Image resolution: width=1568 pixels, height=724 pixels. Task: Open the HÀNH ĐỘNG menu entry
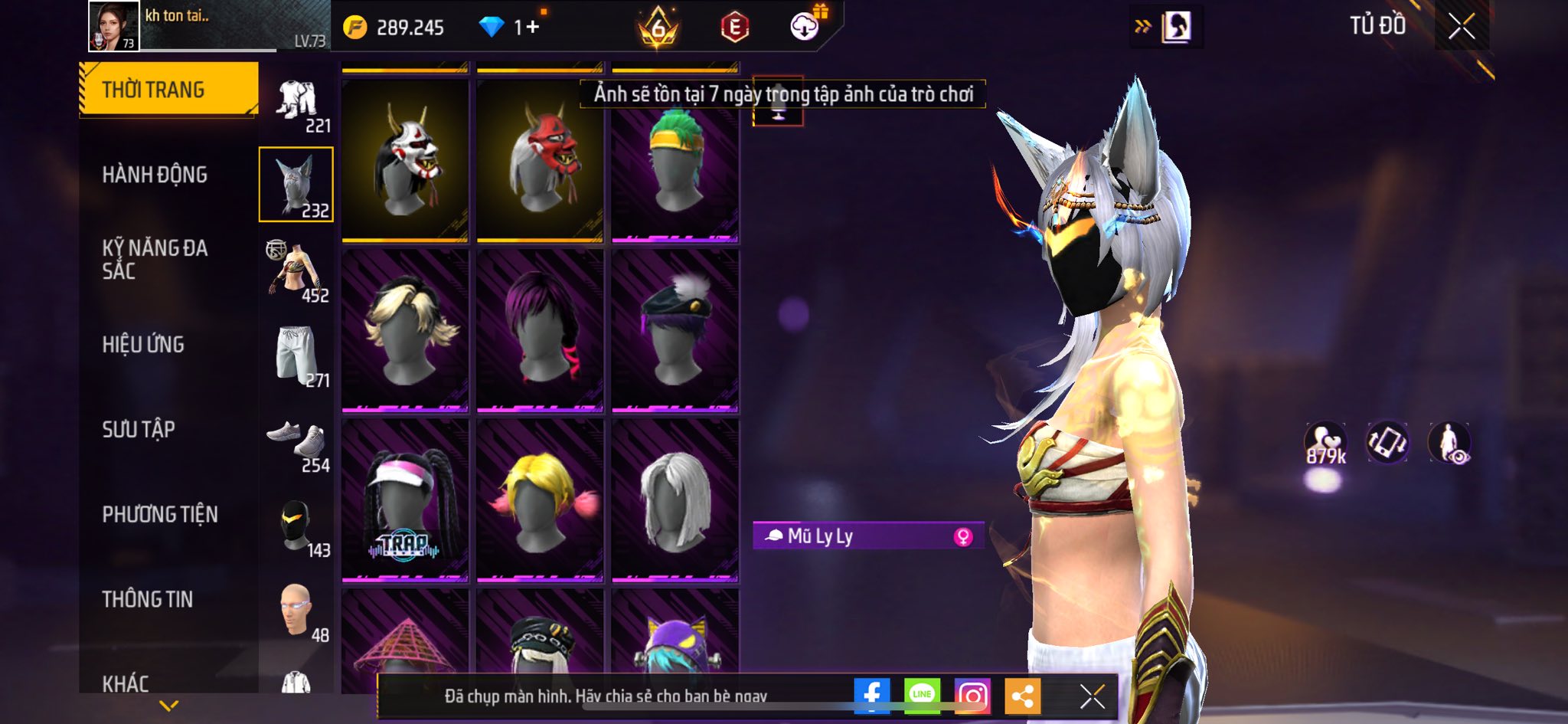pos(155,175)
